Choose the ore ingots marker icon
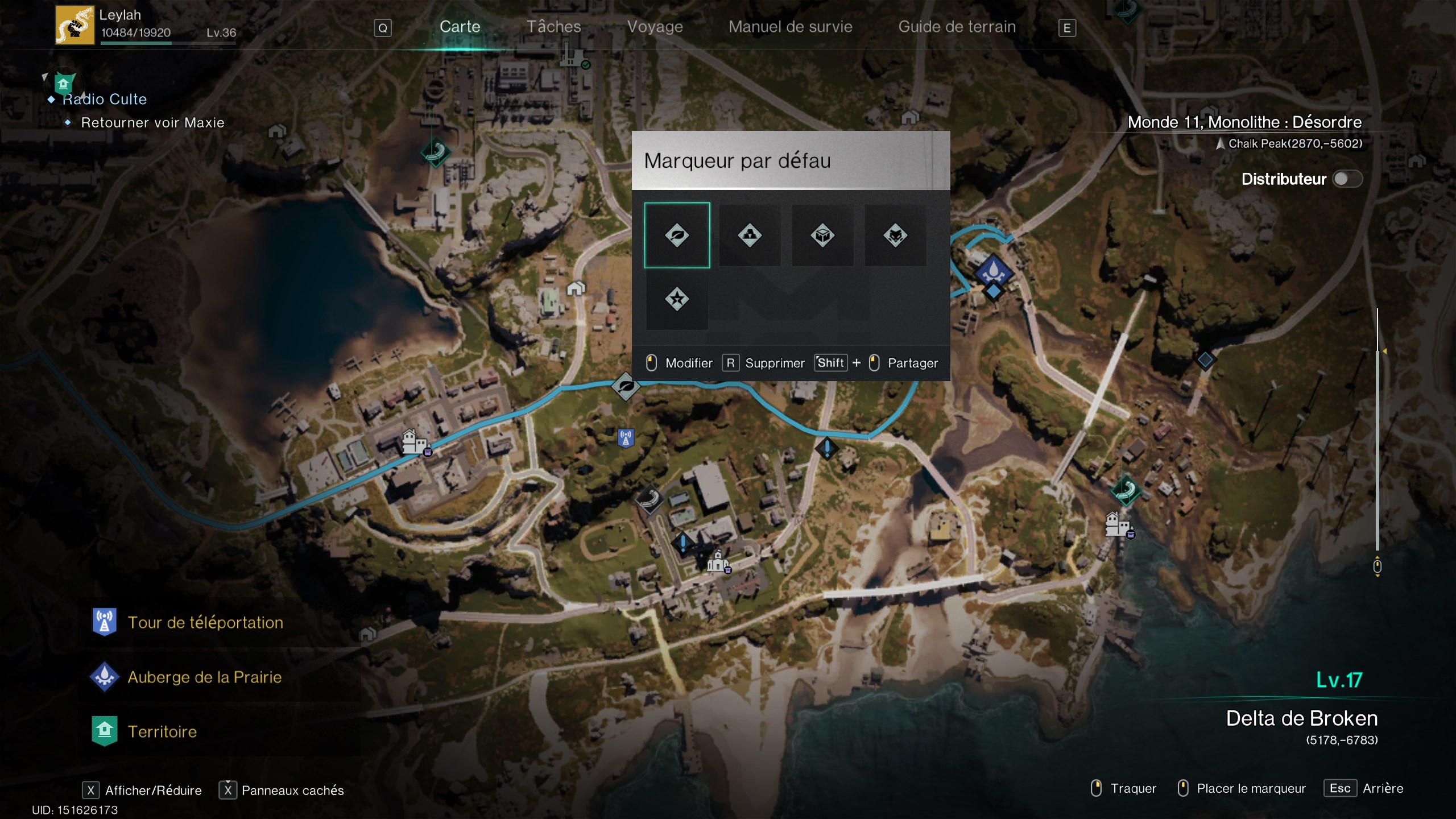Screen dimensions: 1456x819 [x=750, y=235]
